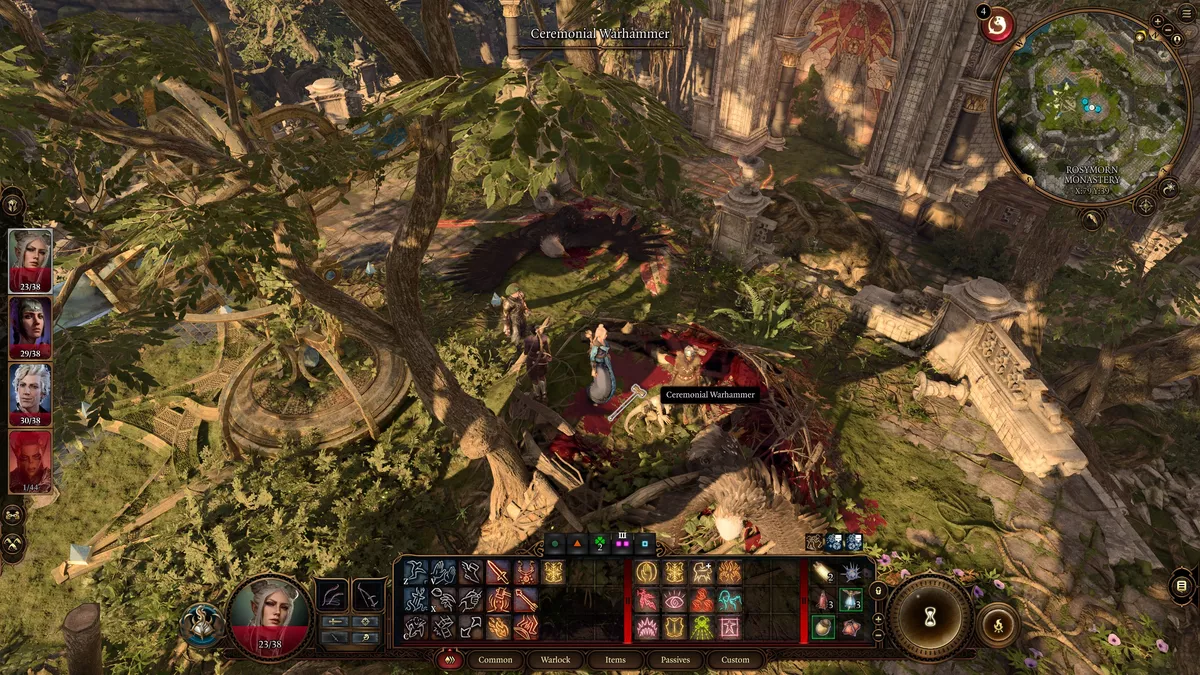Open the red notification icon showing 4
Screen dimensions: 1200x675
996,25
